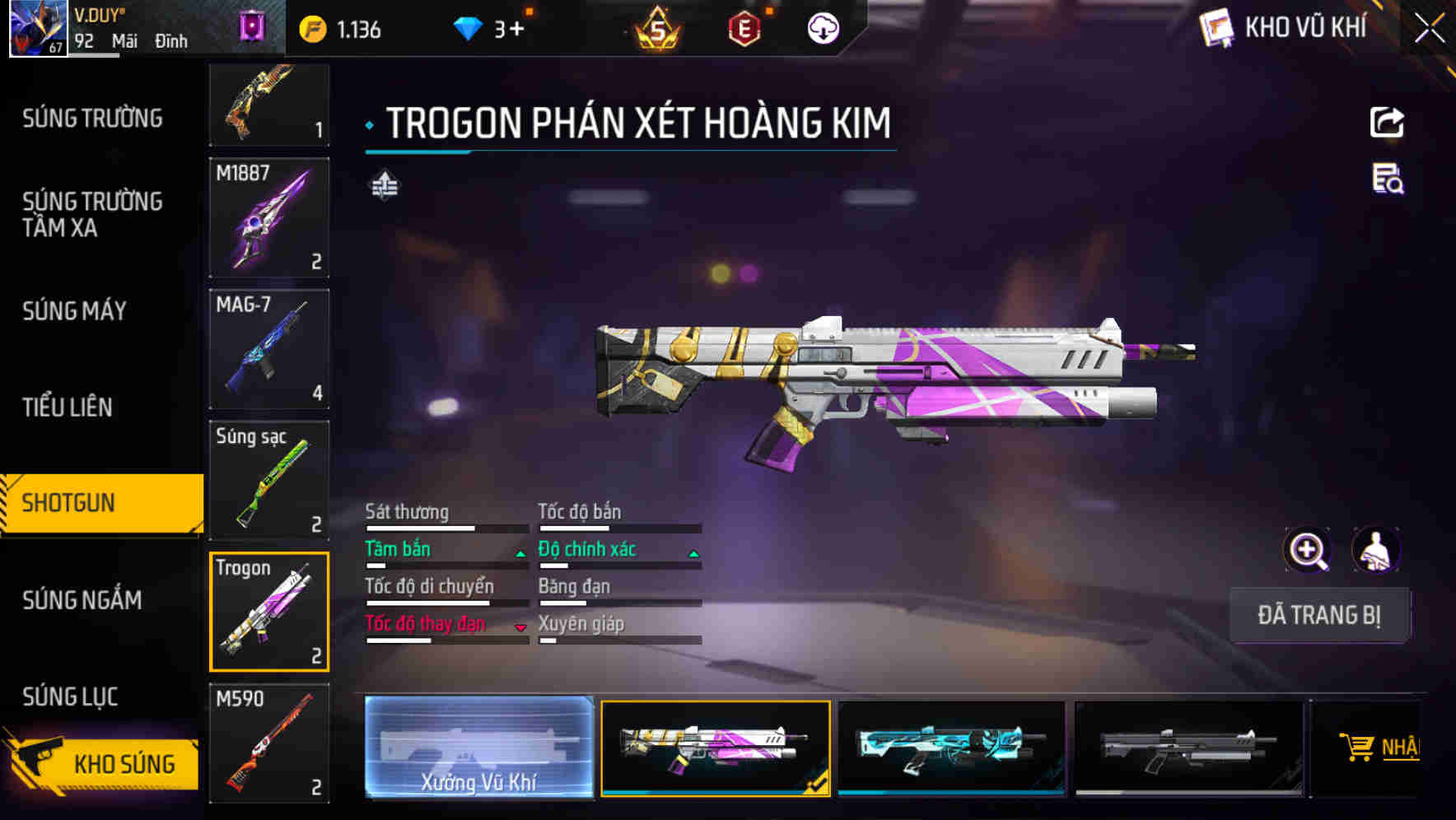Choose the cyan Trogon skin thumbnail
1456x820 pixels.
[x=951, y=747]
